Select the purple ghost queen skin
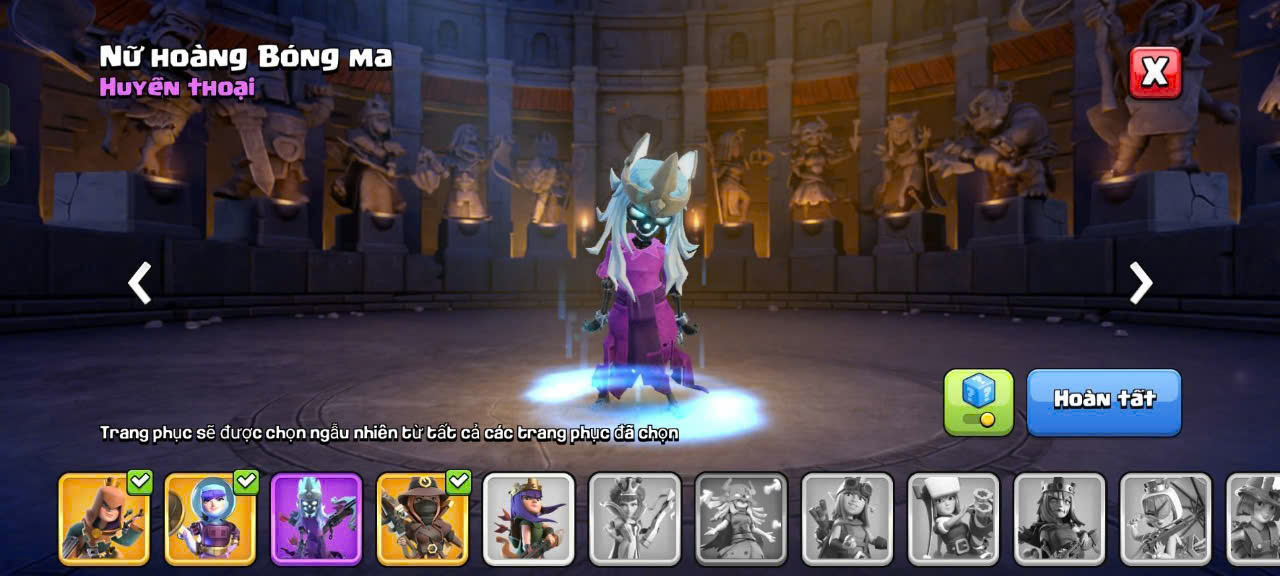Viewport: 1280px width, 576px height. click(316, 519)
